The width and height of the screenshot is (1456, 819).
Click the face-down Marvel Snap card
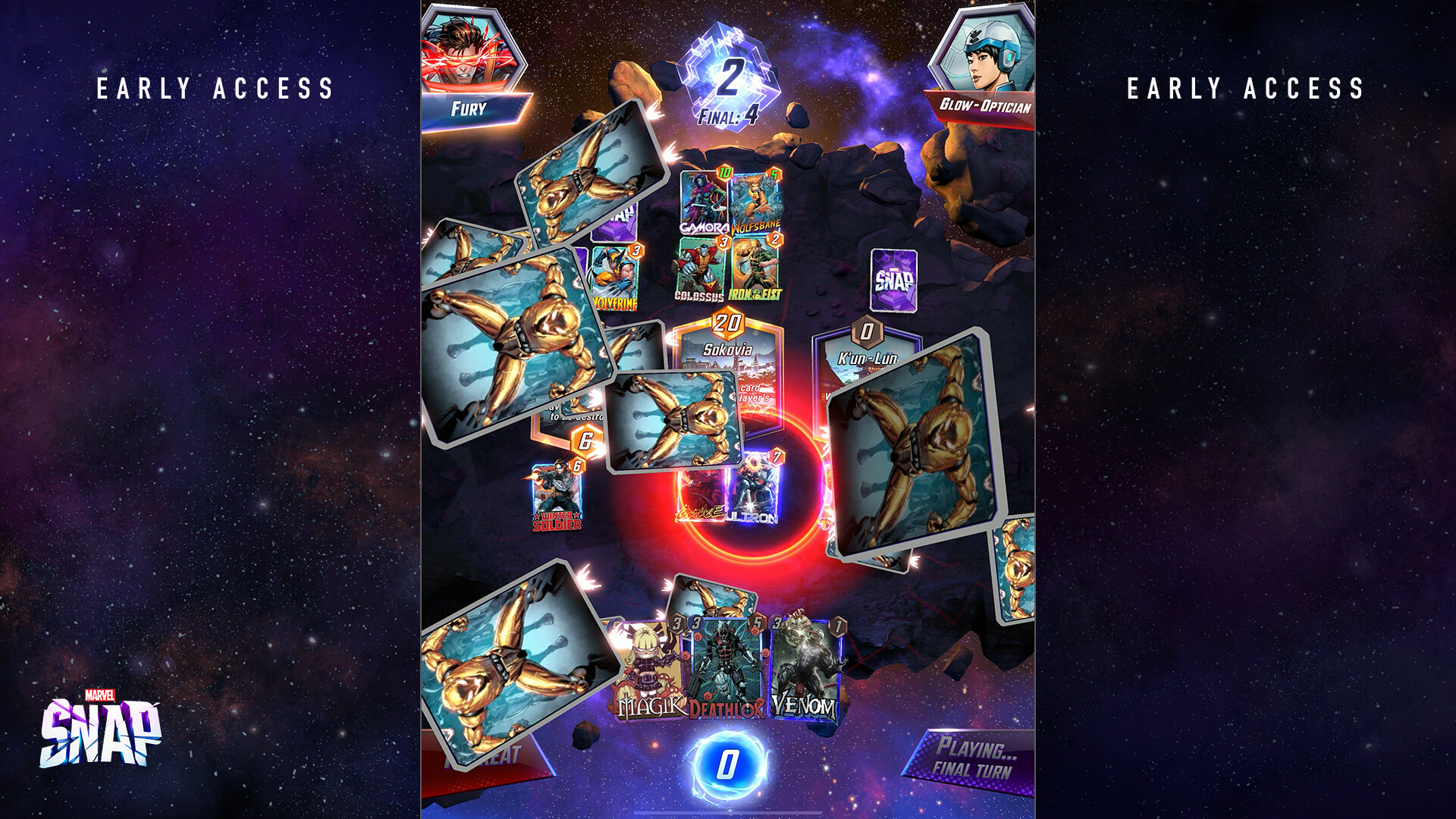[x=893, y=281]
